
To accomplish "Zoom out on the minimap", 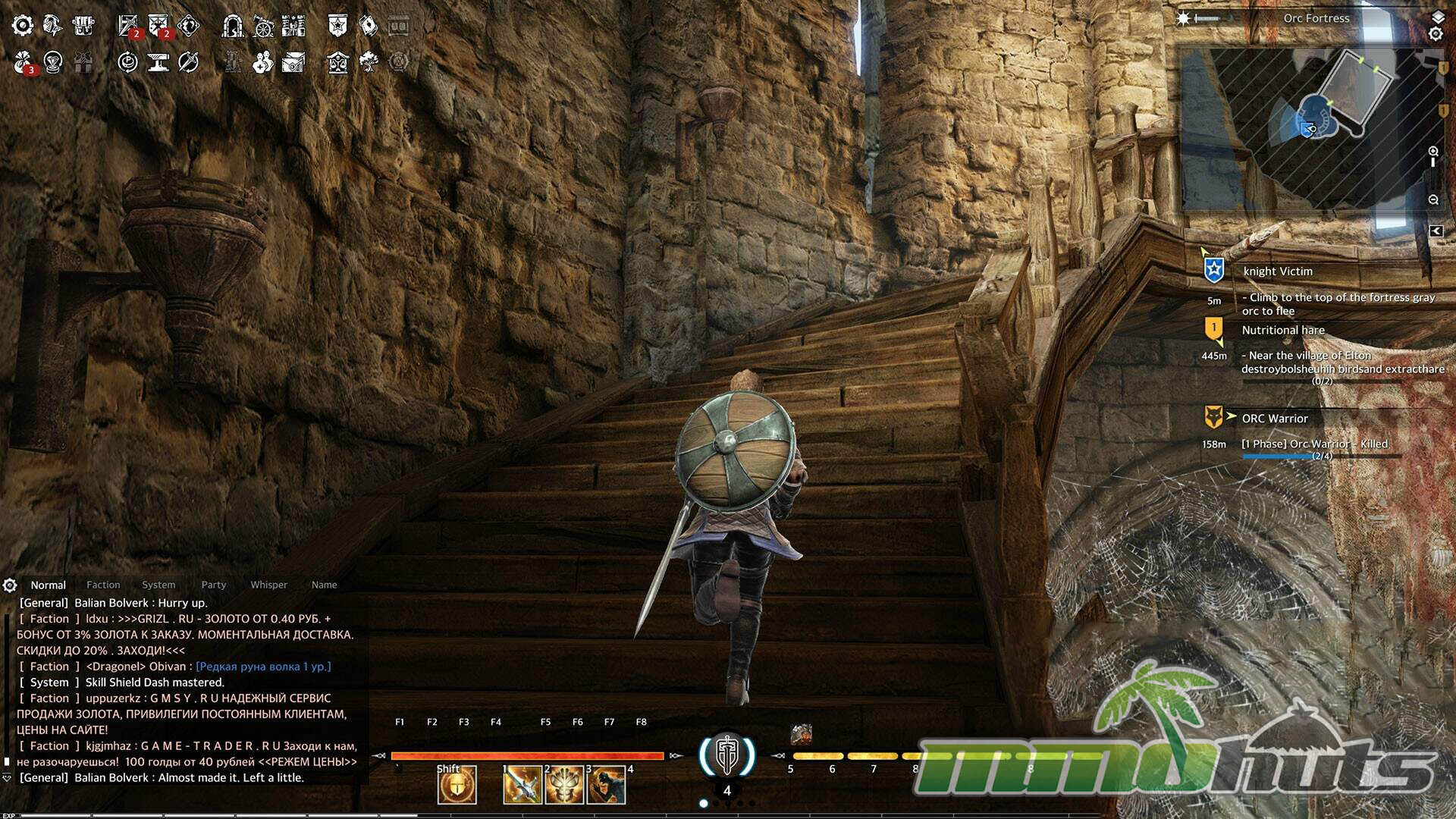I will coord(1433,199).
